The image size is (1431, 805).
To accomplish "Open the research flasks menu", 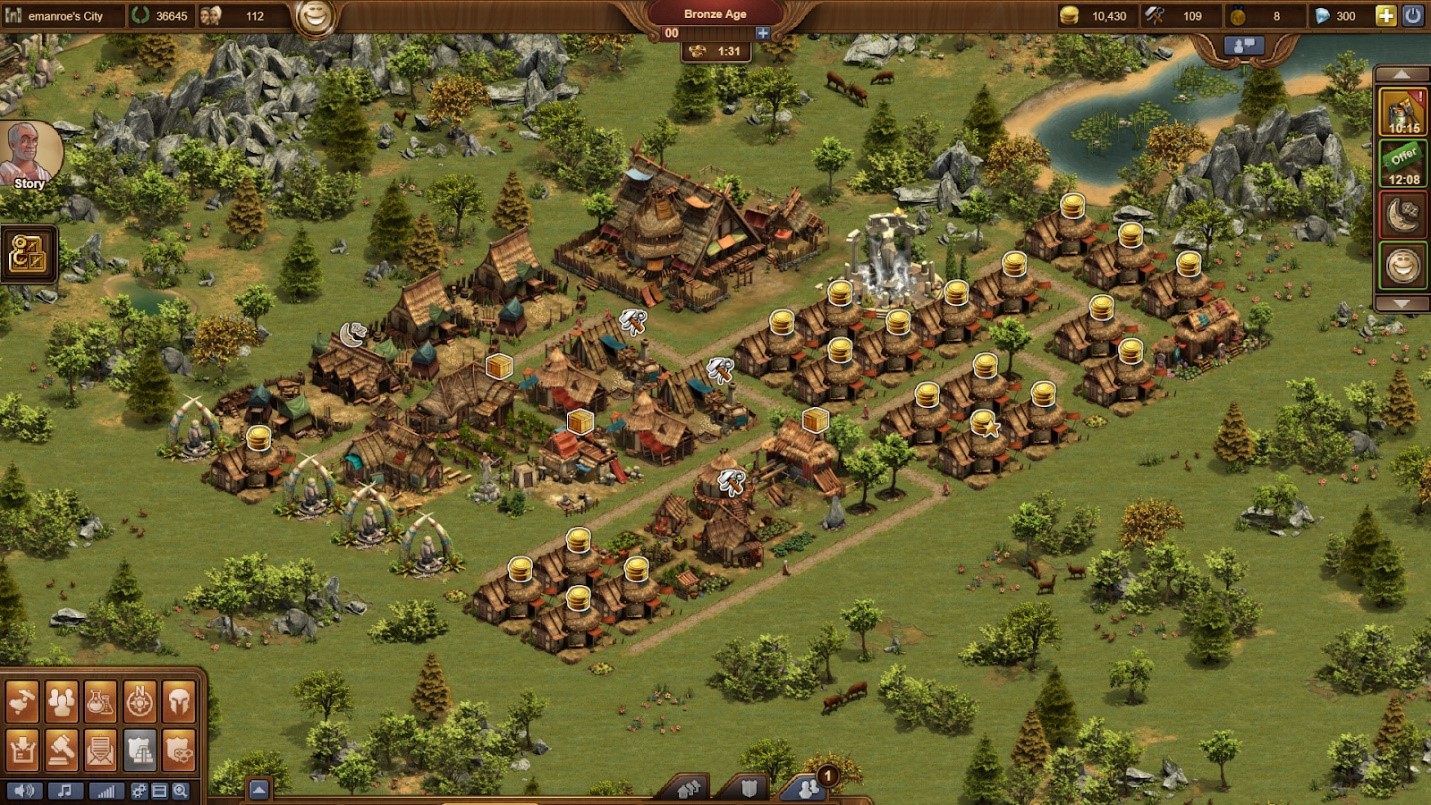I will 100,702.
